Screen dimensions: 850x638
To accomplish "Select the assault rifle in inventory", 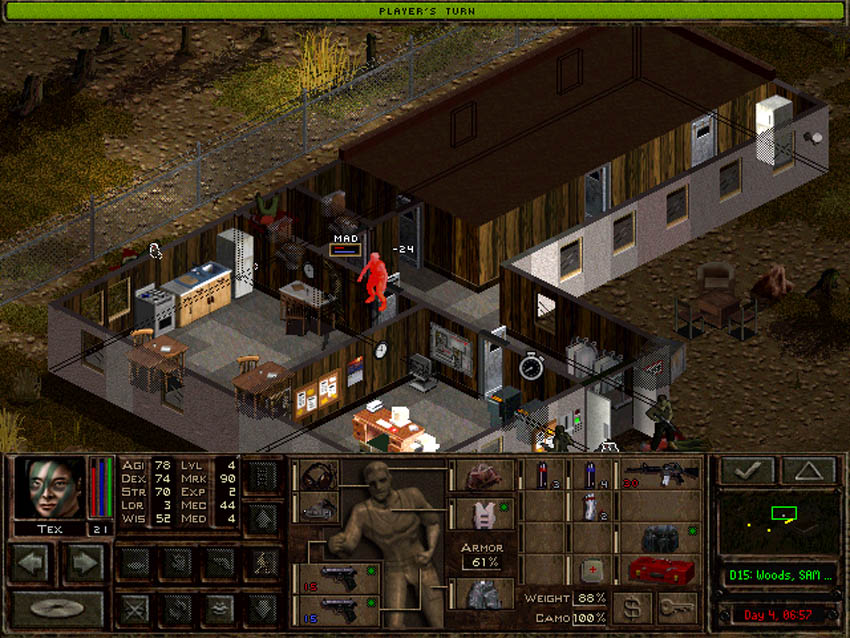I will tap(660, 475).
